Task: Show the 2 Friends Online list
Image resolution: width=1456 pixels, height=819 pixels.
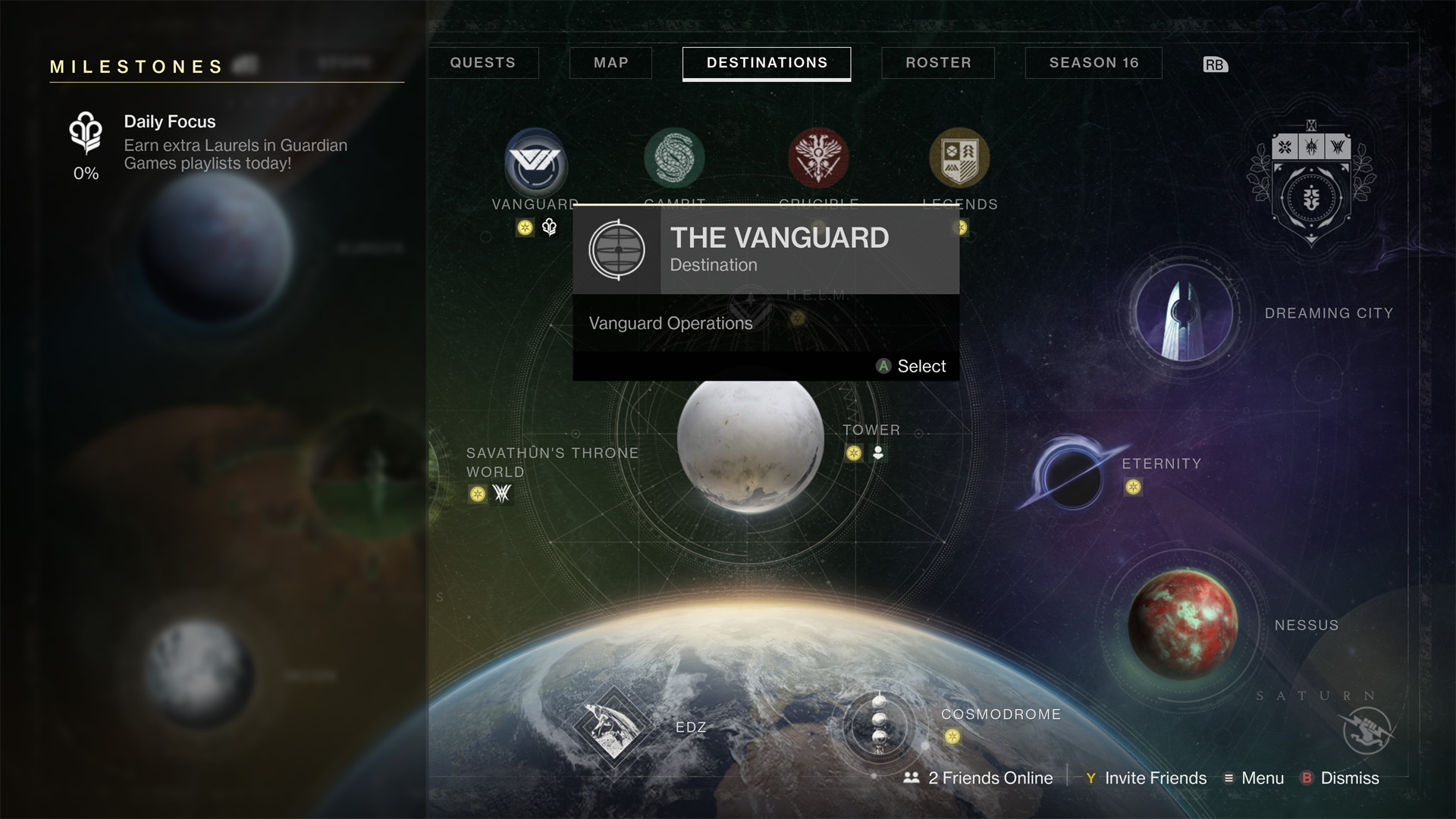Action: coord(979,778)
